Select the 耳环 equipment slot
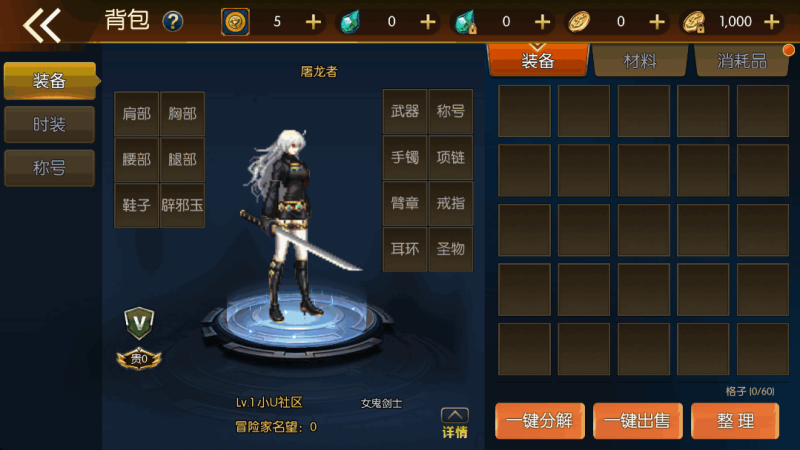 coord(405,250)
